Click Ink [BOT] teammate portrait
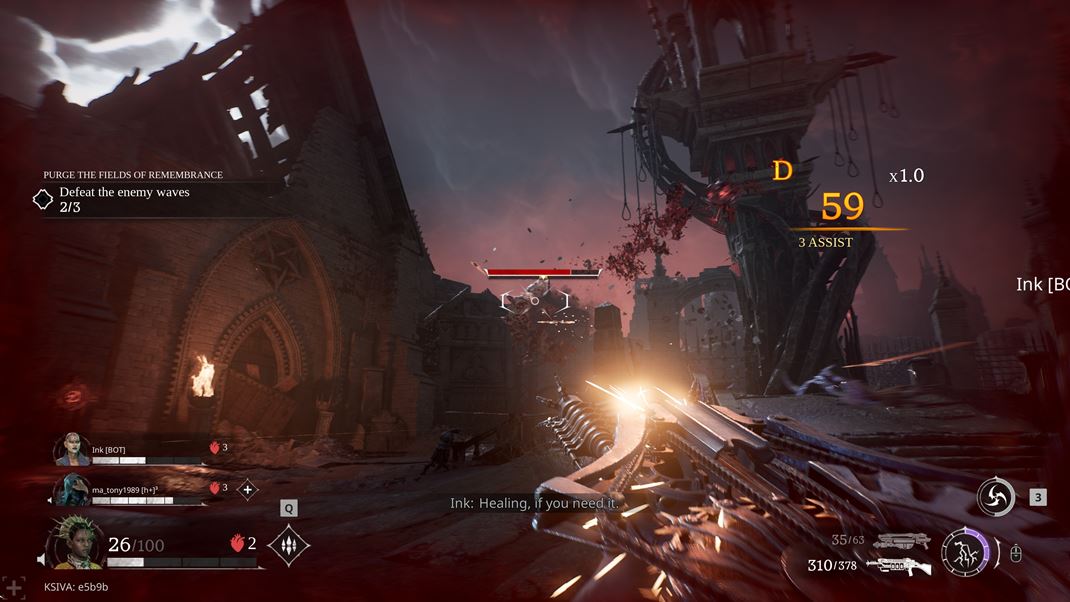Screen dimensions: 1070x602 pyautogui.click(x=72, y=450)
